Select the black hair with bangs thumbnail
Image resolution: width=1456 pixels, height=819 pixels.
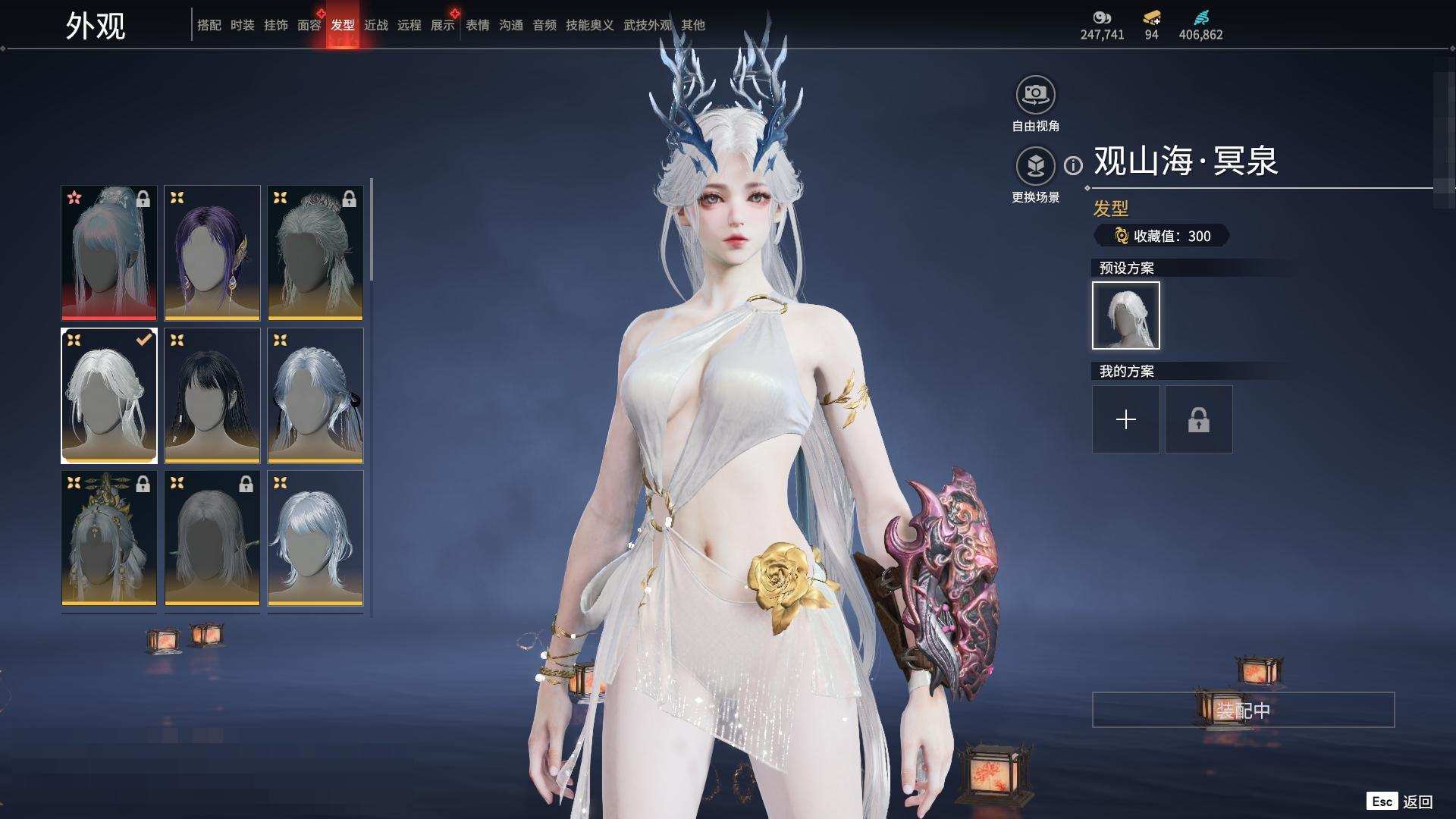(212, 395)
